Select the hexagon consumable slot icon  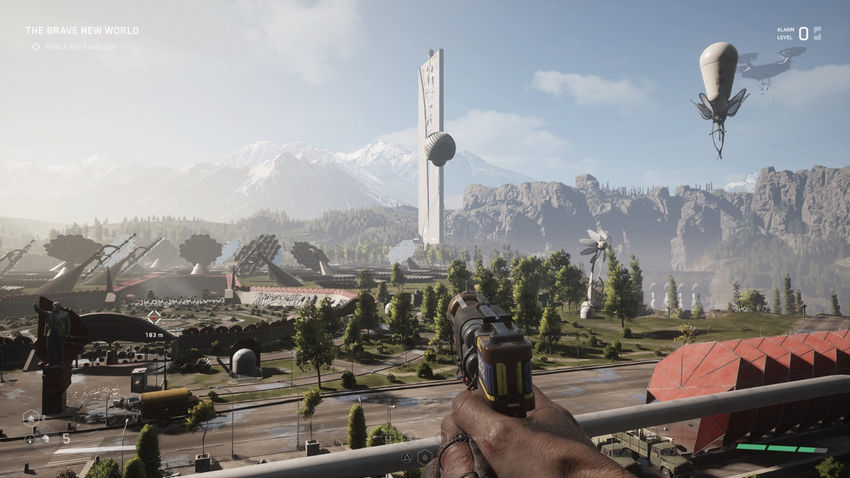(x=32, y=416)
